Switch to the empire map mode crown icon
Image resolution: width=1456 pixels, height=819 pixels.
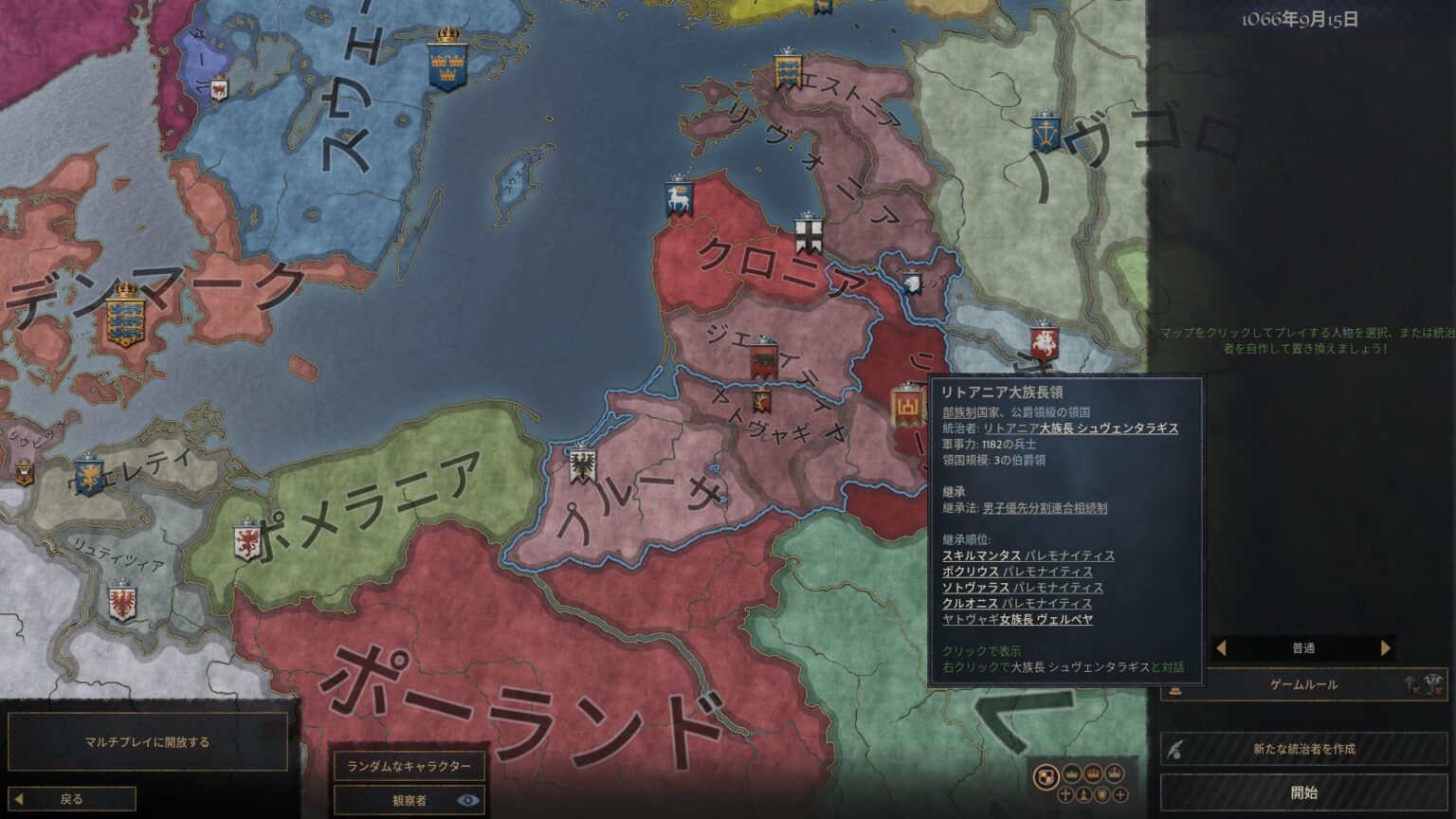1115,774
